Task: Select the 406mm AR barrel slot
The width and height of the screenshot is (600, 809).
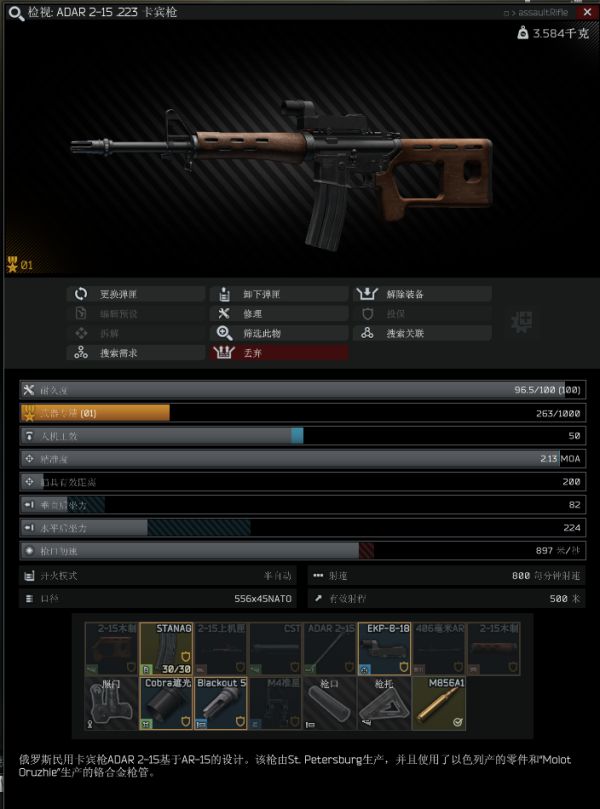Action: click(440, 648)
